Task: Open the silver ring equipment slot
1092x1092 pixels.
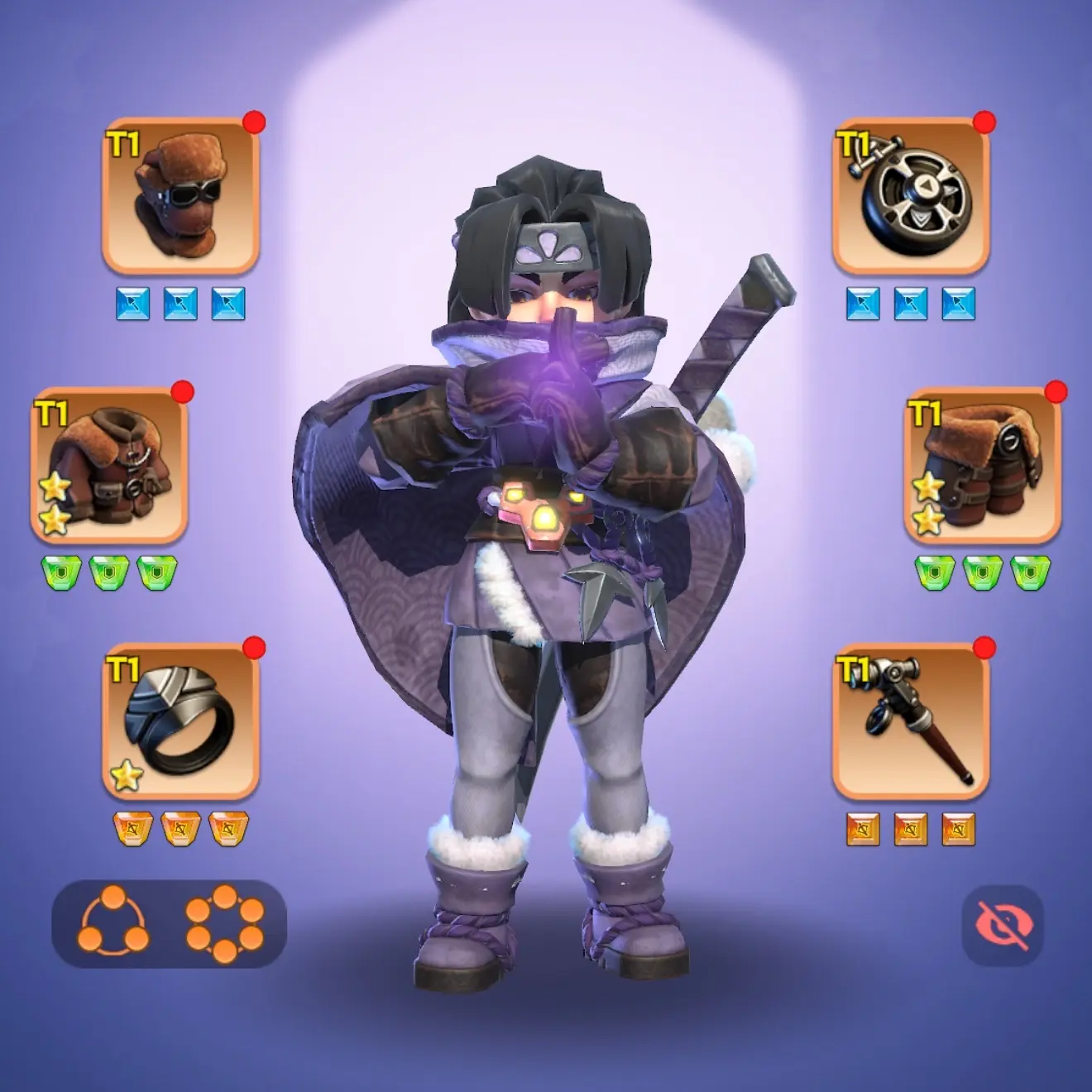Action: [182, 720]
